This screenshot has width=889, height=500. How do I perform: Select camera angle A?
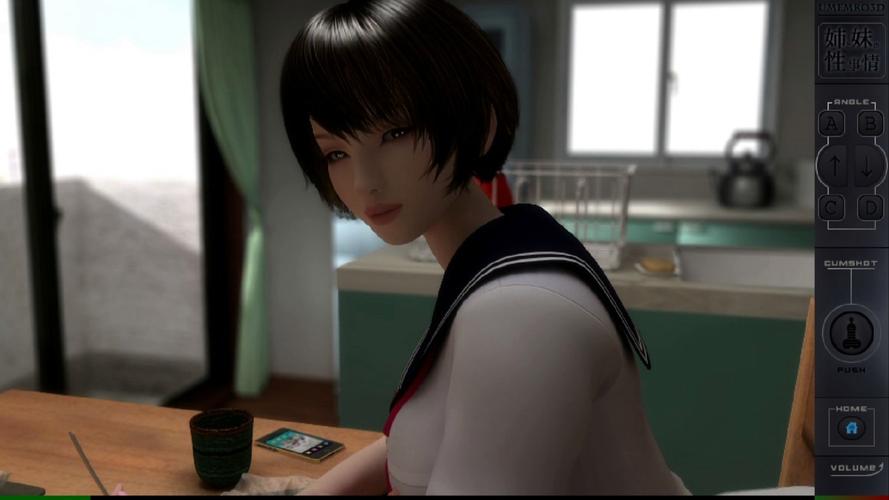pos(831,123)
